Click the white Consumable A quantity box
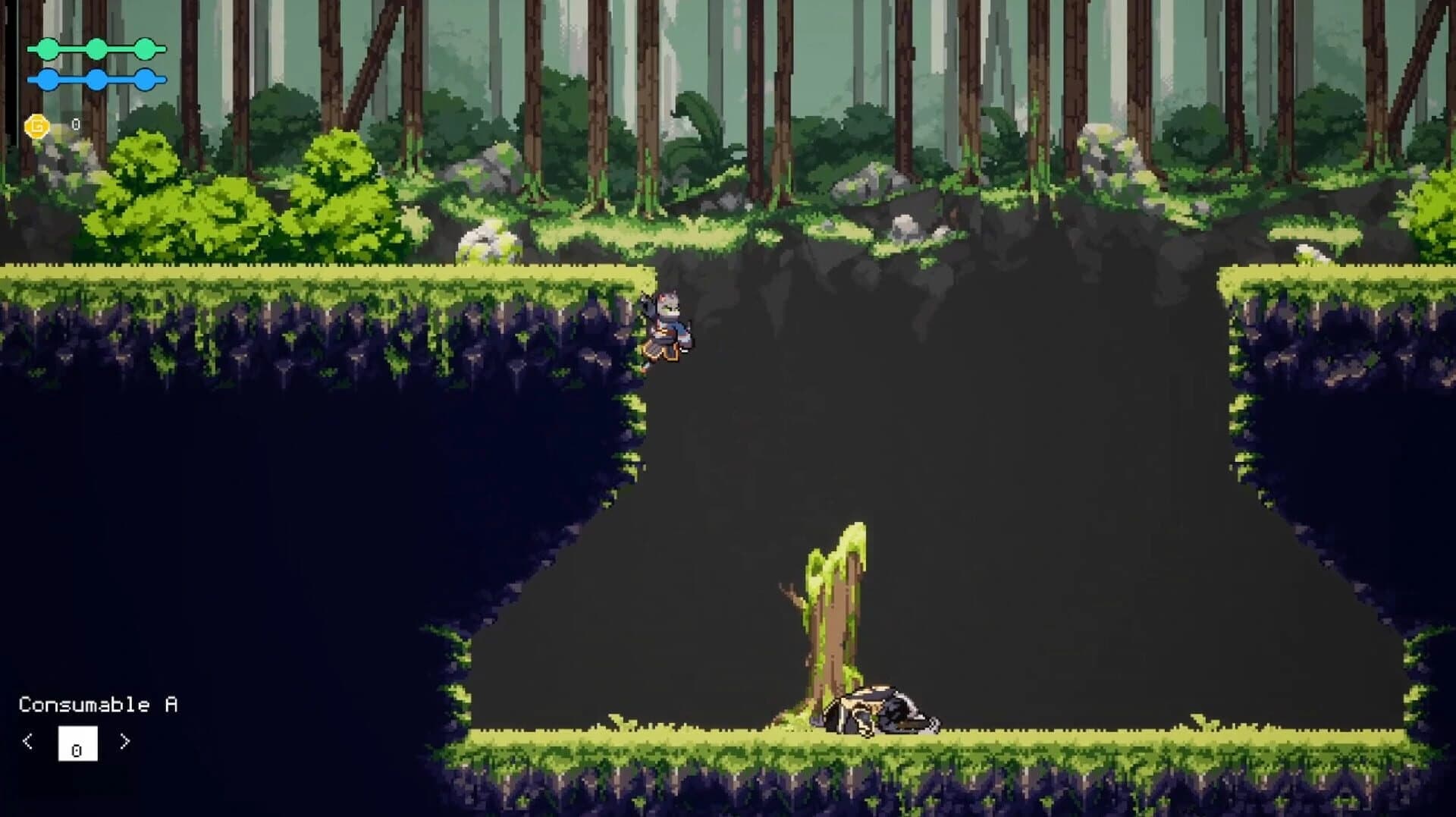Viewport: 1456px width, 817px height. tap(77, 744)
